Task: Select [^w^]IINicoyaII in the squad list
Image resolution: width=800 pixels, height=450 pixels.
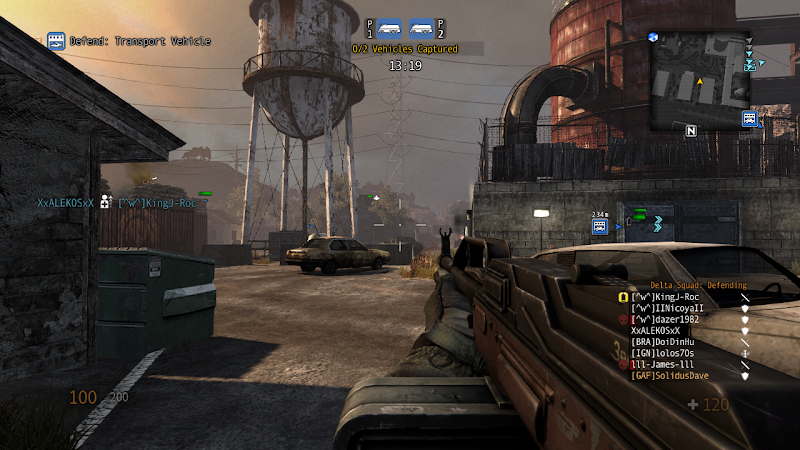Action: click(667, 308)
